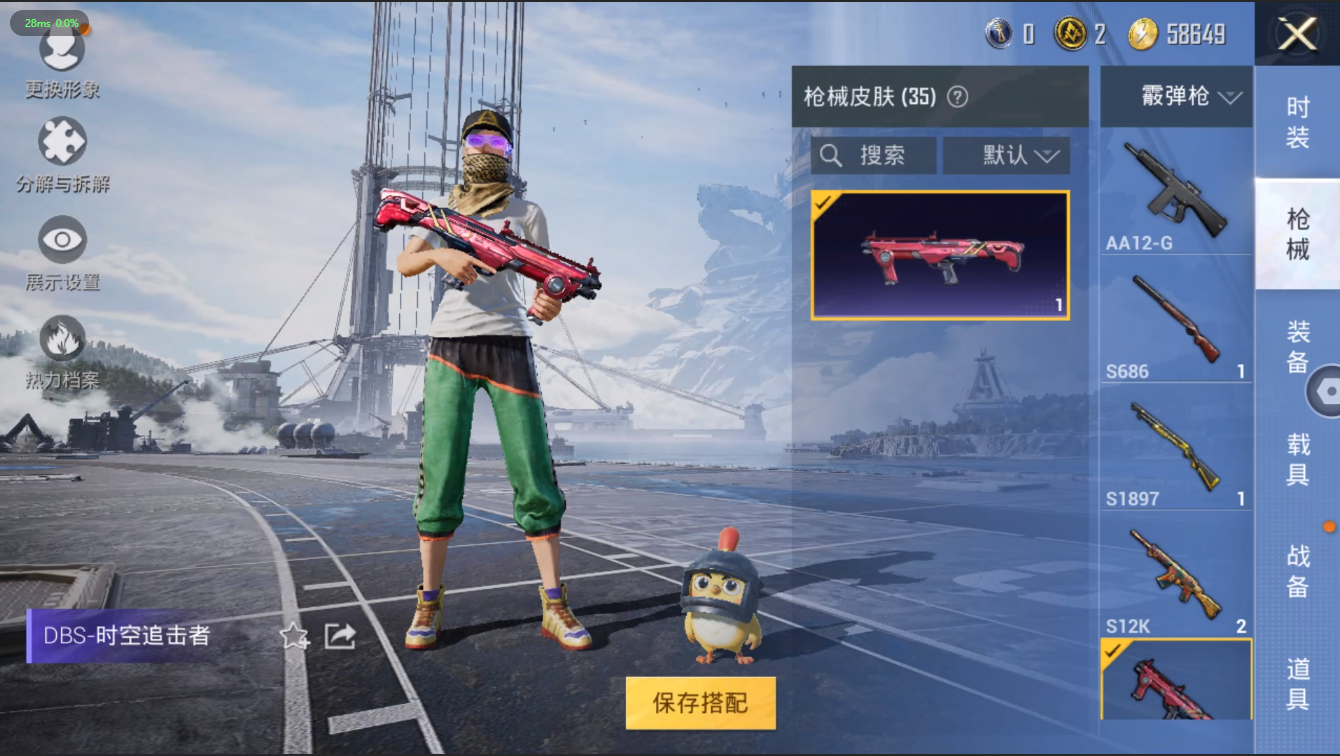This screenshot has width=1340, height=756.
Task: Choose the S1897 shotgun entry
Action: click(1176, 452)
